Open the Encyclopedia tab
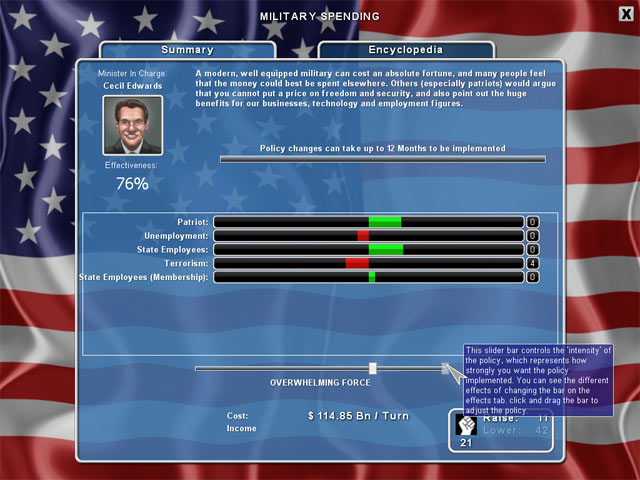 point(405,50)
